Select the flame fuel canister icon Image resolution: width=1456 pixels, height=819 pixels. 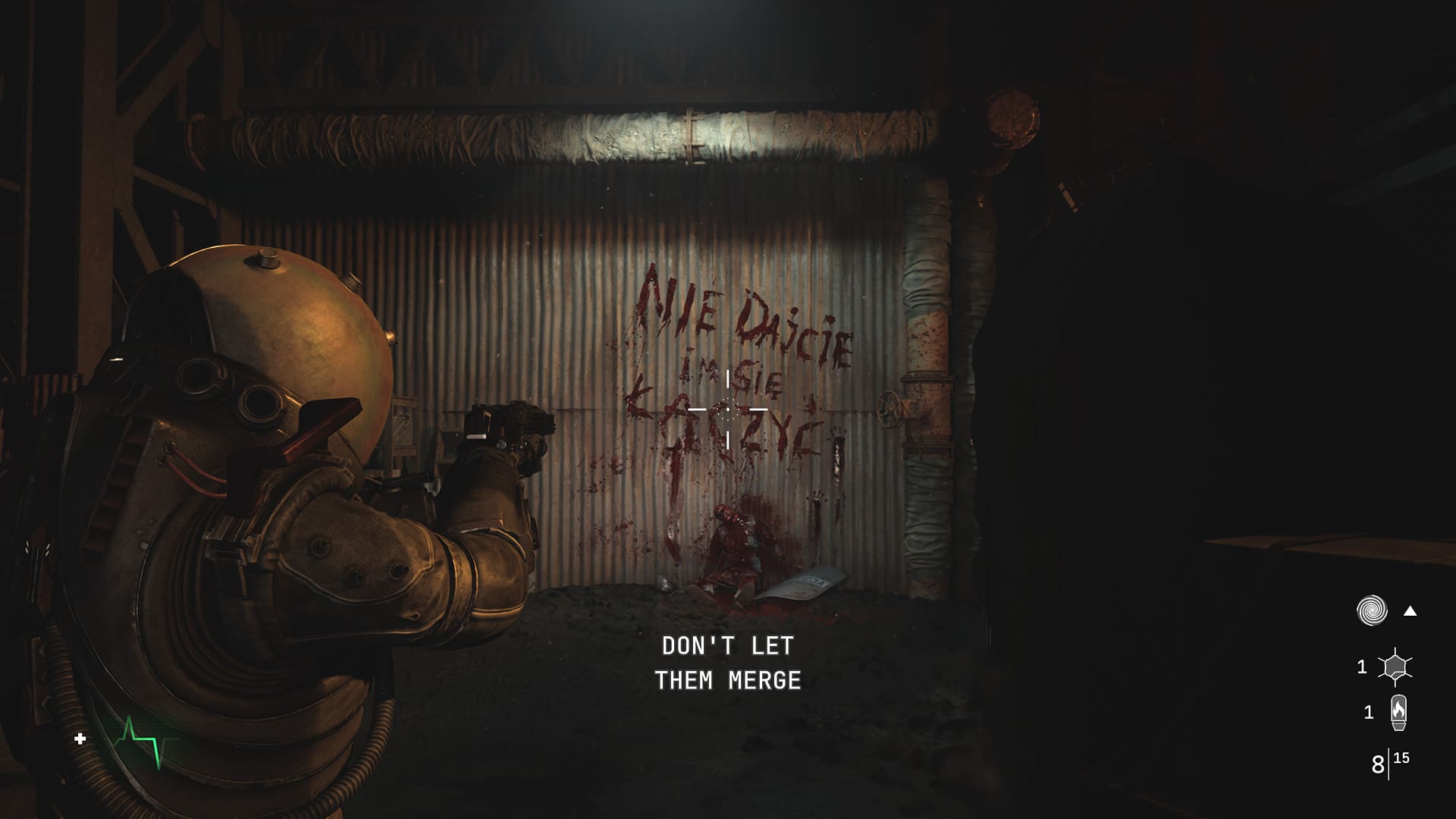click(x=1398, y=712)
